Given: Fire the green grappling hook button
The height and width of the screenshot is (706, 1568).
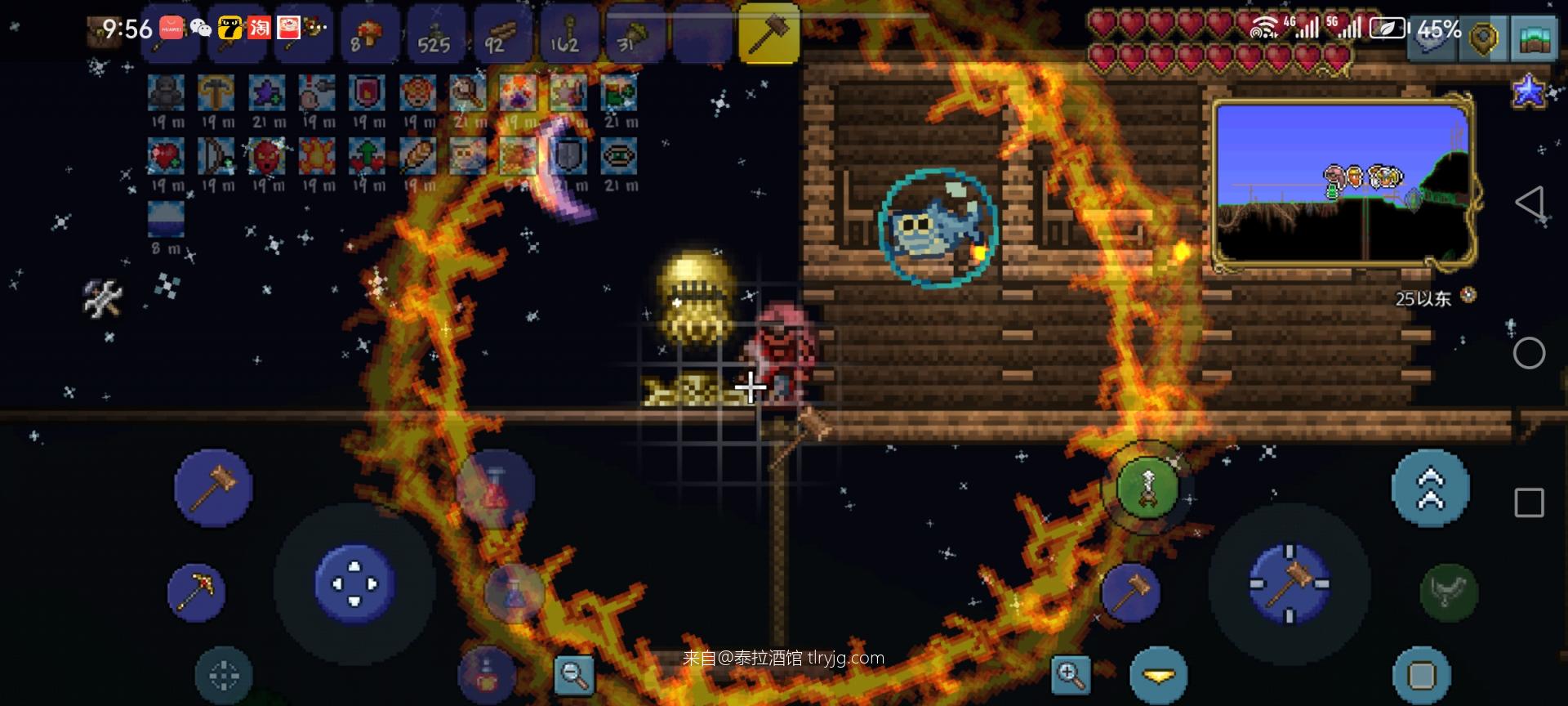Looking at the screenshot, I should [x=1147, y=488].
